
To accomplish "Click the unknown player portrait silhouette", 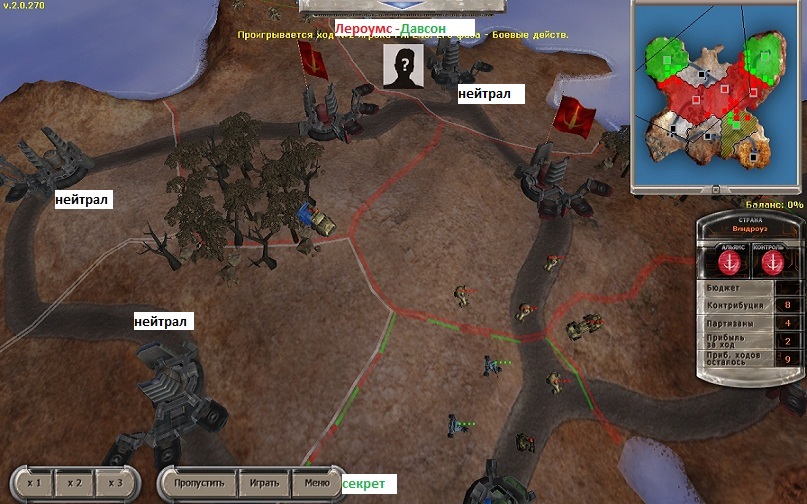I will coord(403,67).
